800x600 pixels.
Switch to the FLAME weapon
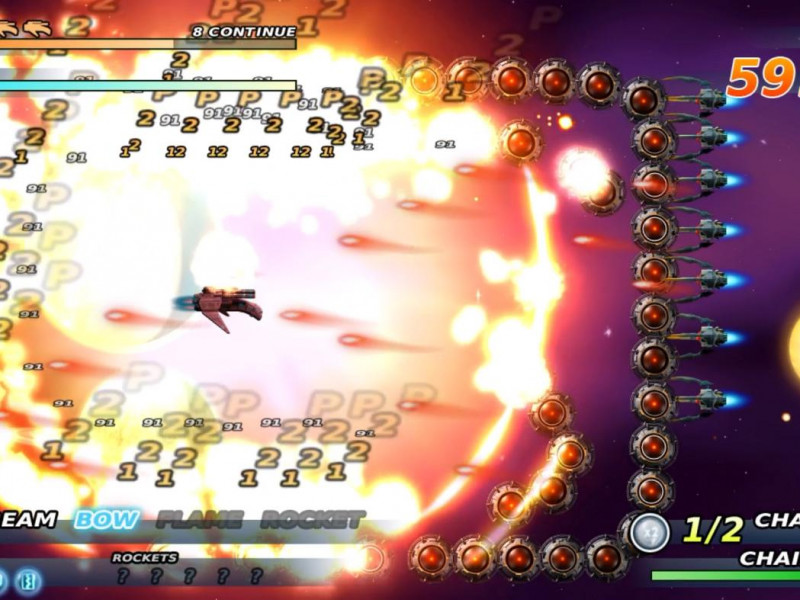point(200,520)
